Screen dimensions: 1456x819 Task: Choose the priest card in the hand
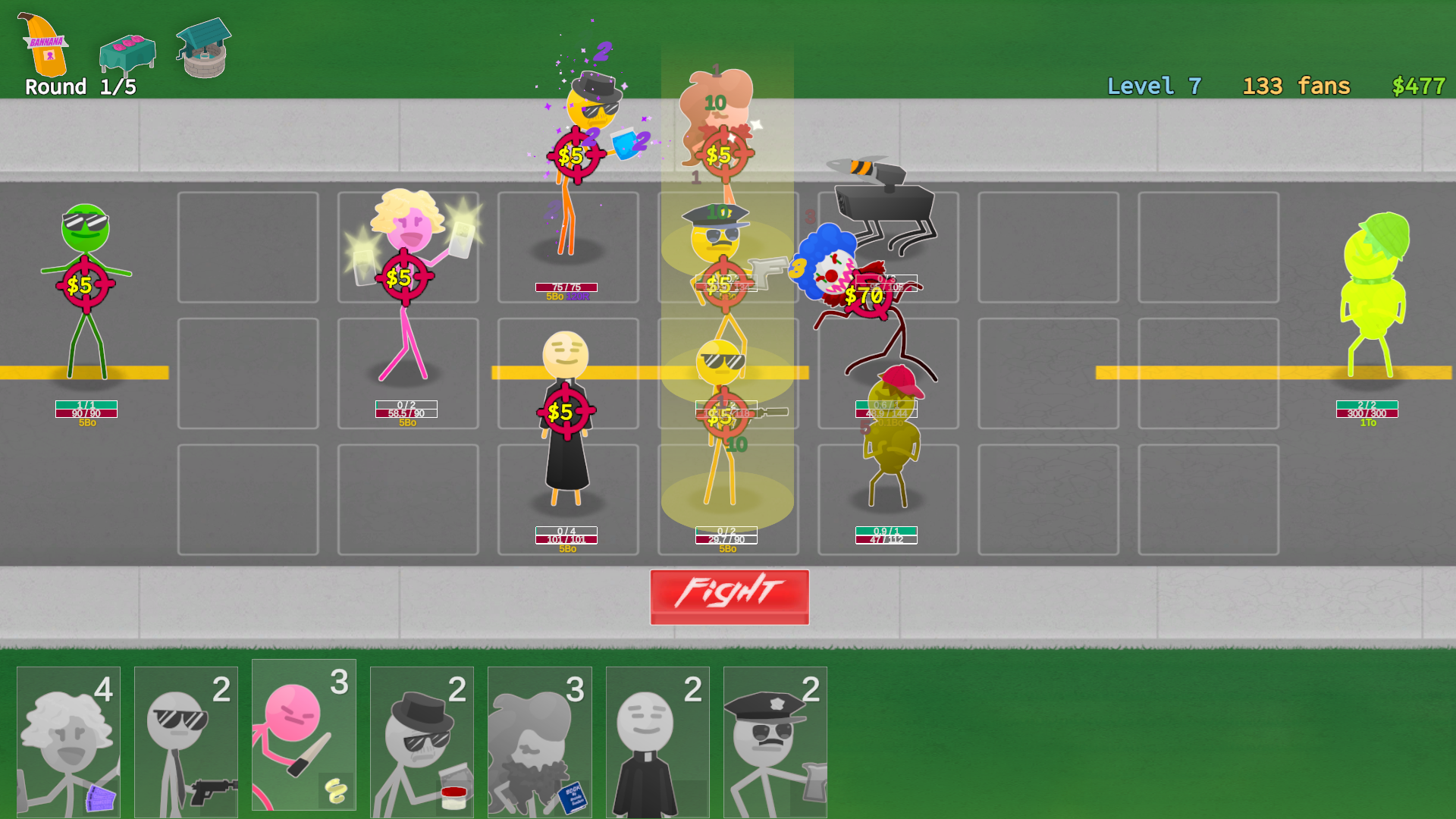tap(657, 739)
